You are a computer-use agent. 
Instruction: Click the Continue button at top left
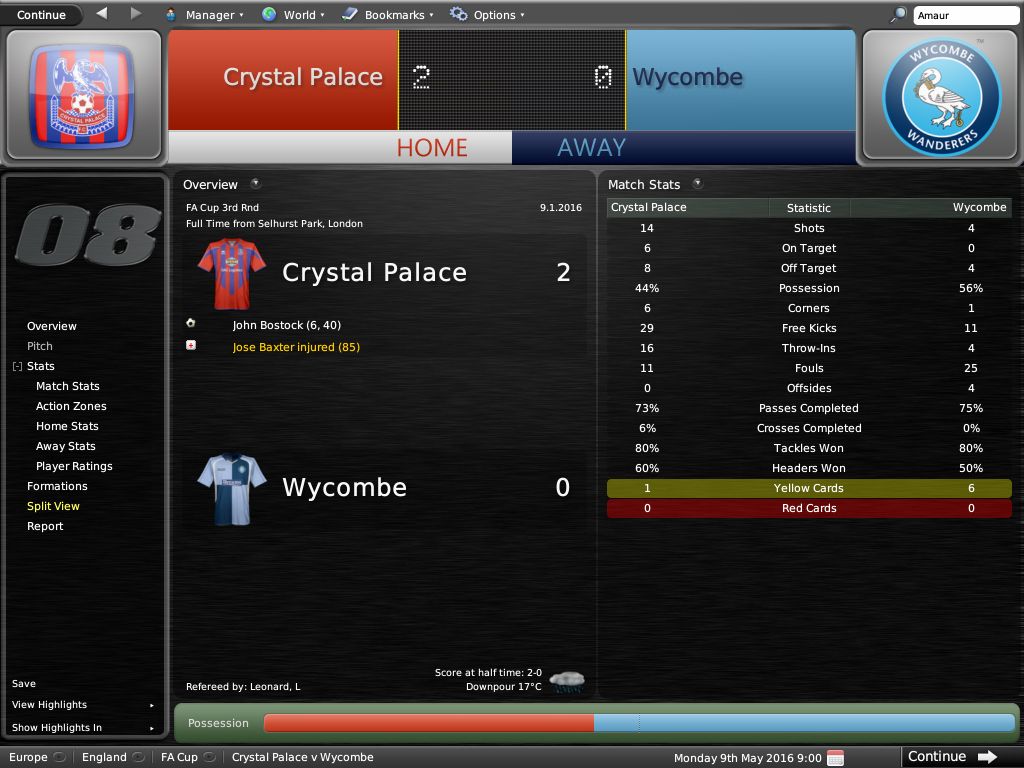click(x=41, y=15)
